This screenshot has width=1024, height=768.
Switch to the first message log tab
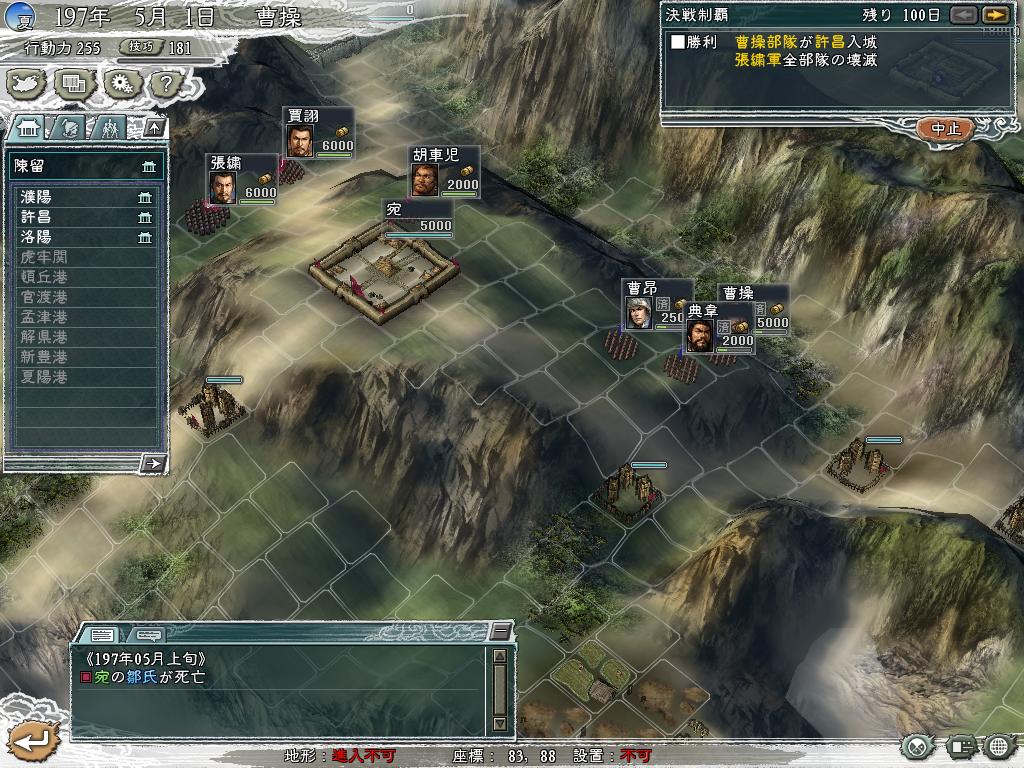tap(102, 634)
